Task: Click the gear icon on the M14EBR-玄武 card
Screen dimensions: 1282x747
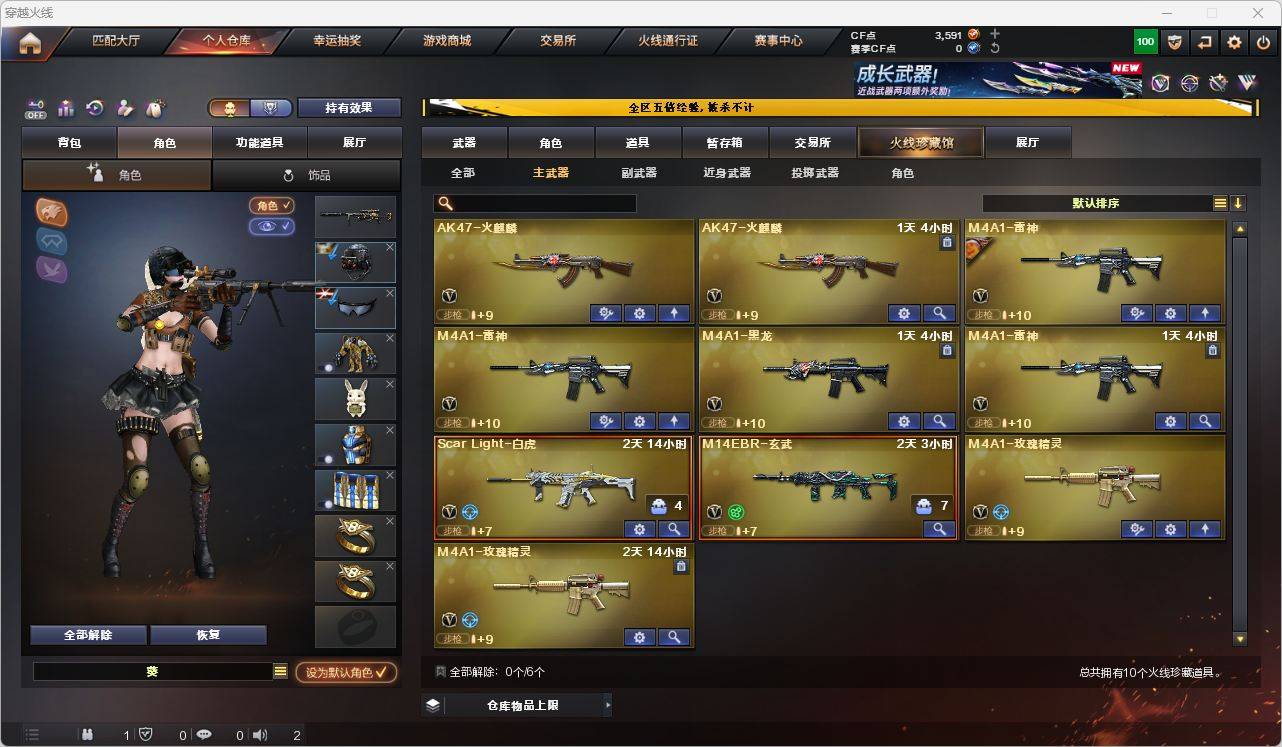Action: coord(904,529)
